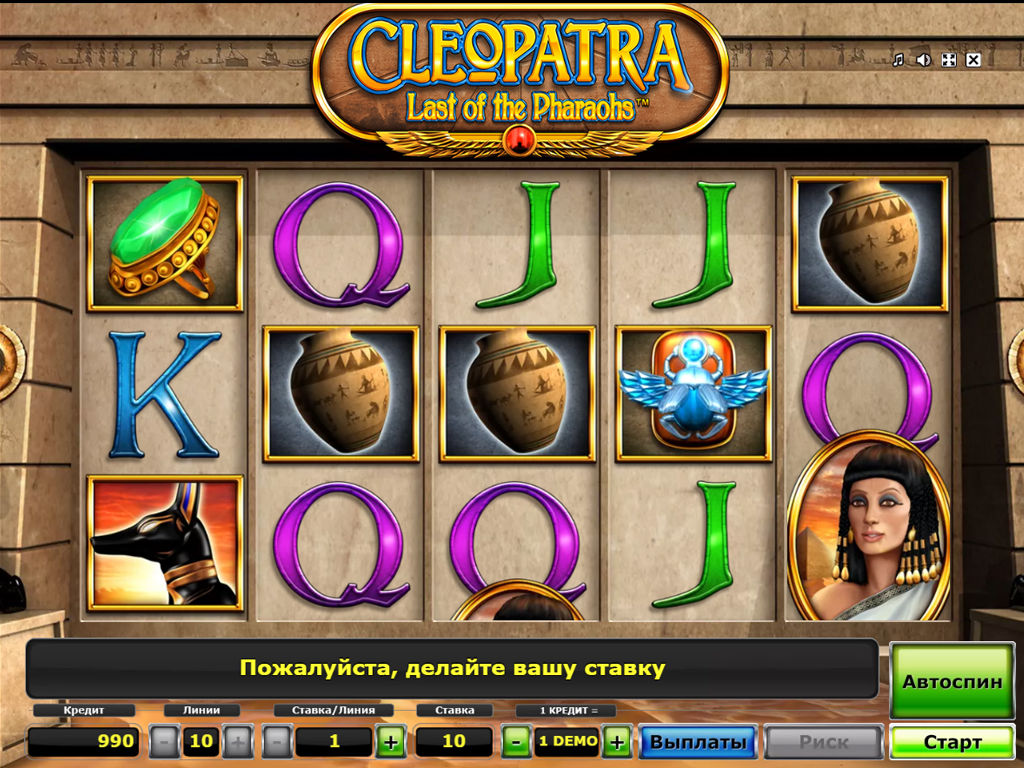Decrease Ставка/Линия with its minus button
The height and width of the screenshot is (768, 1024).
point(279,742)
